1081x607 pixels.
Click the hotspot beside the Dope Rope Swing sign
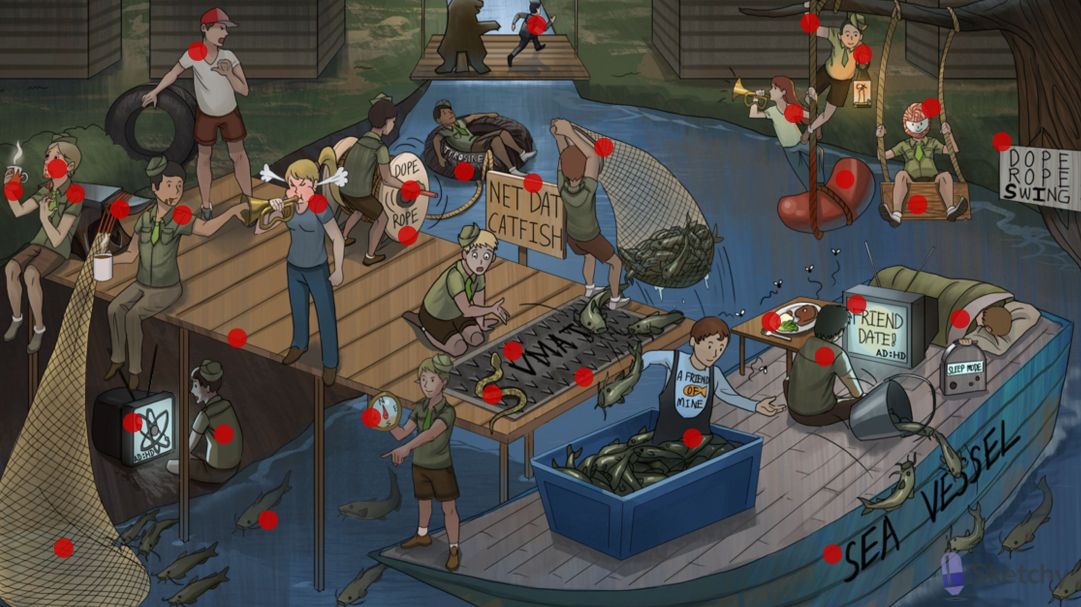[x=1002, y=142]
